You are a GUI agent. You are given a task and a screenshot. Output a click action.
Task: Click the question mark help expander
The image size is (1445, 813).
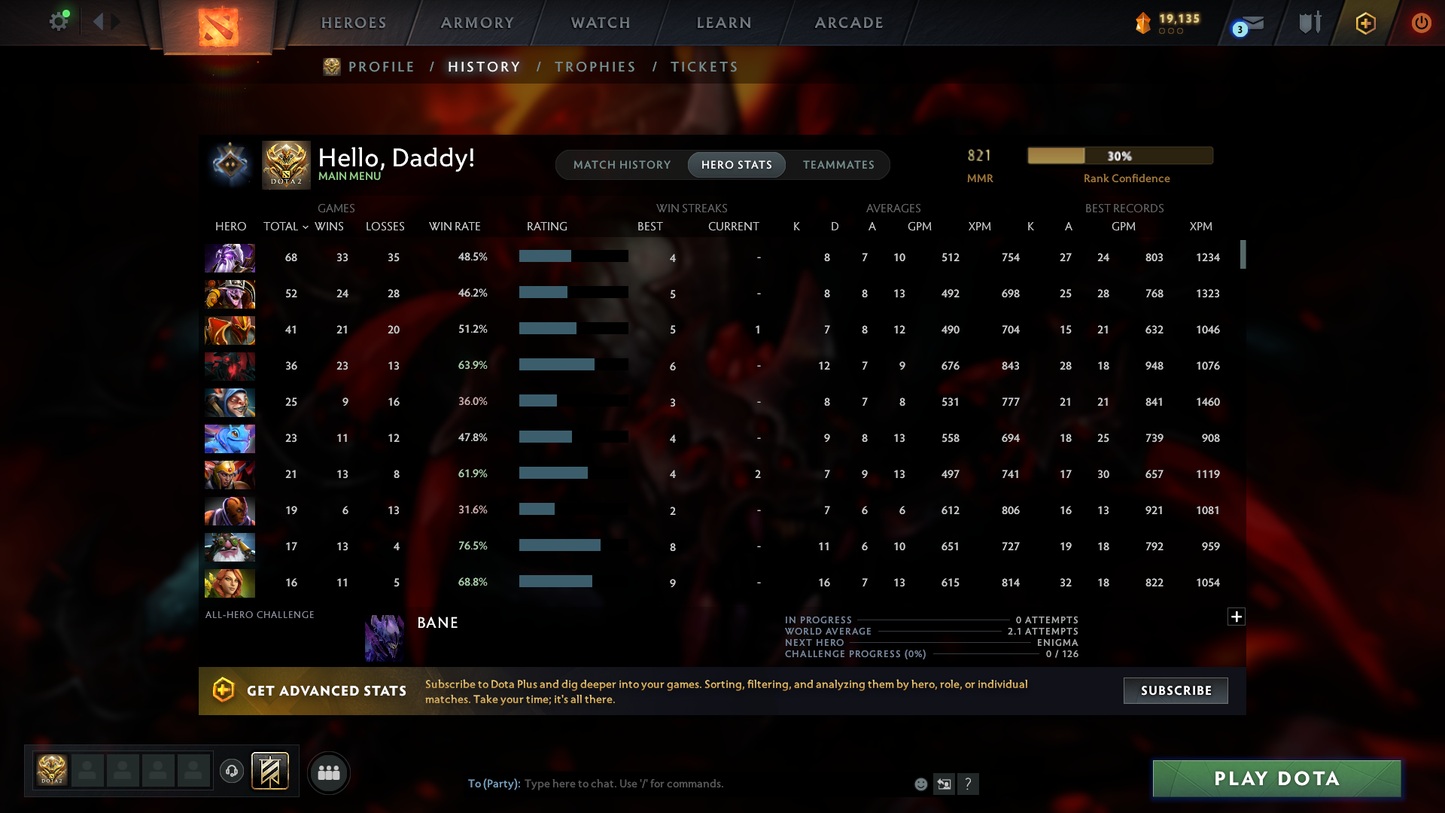(968, 784)
